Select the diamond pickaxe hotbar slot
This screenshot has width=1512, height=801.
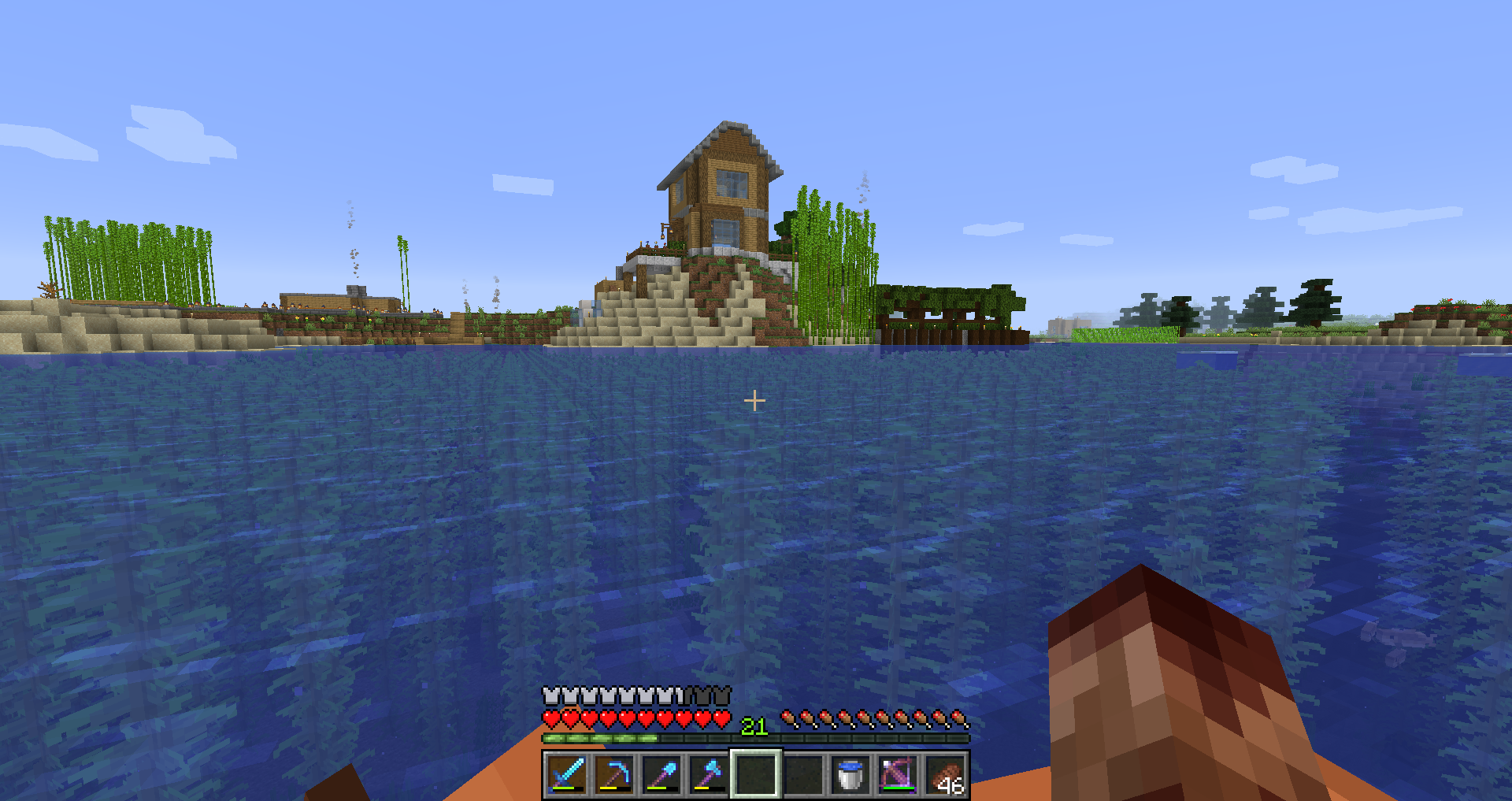(x=614, y=774)
